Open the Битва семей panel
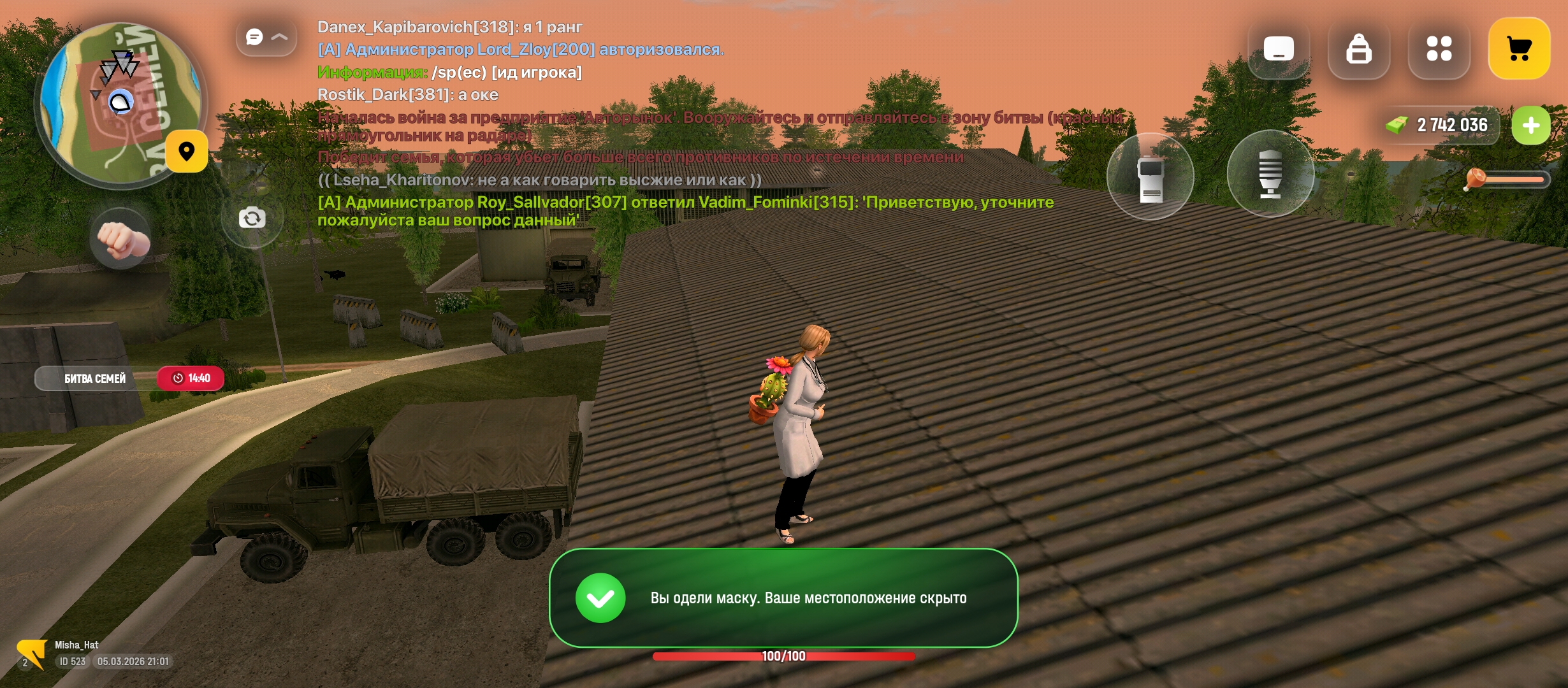This screenshot has width=1568, height=688. [x=96, y=378]
